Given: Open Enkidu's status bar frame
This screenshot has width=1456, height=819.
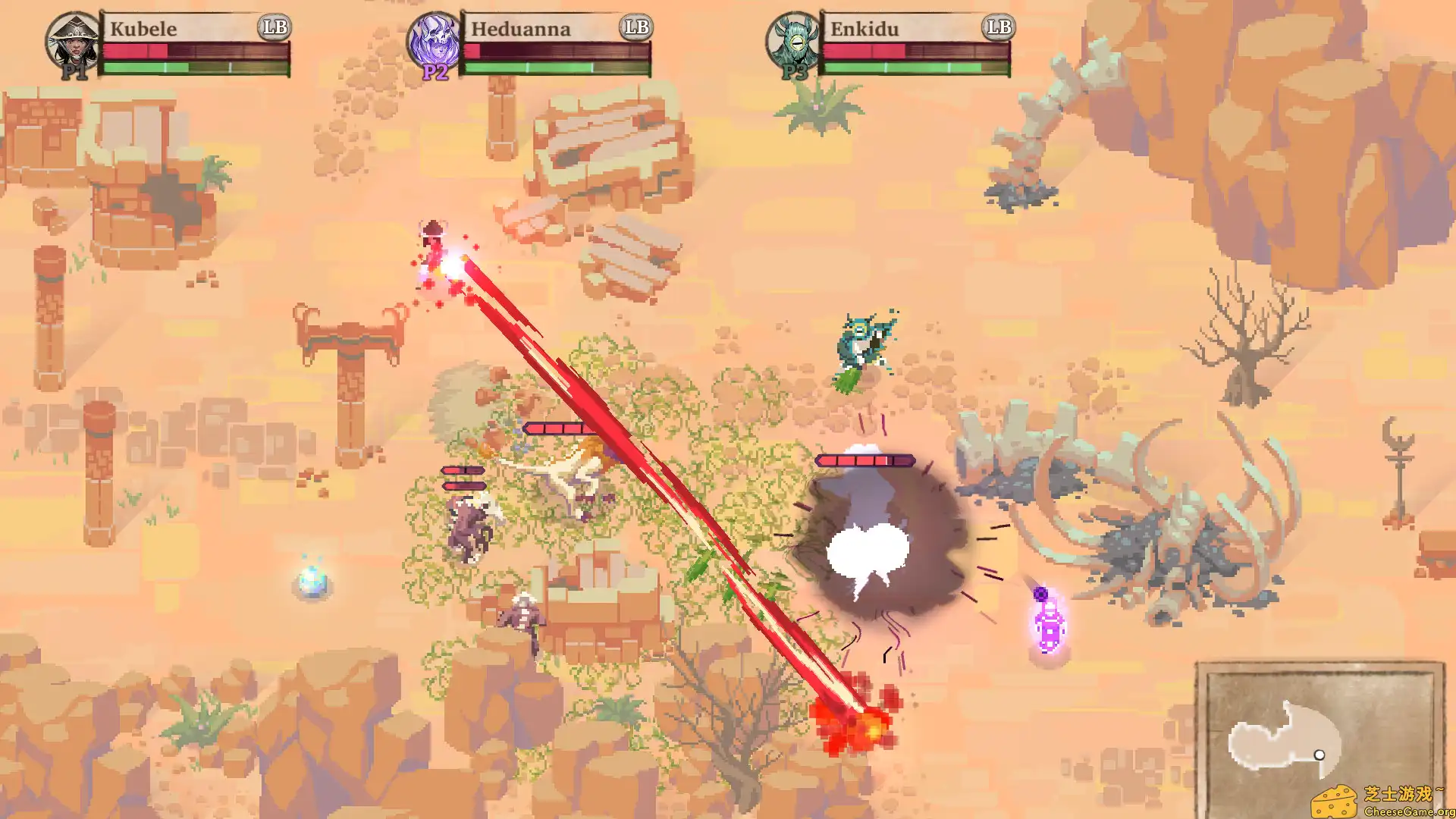Looking at the screenshot, I should 918,45.
